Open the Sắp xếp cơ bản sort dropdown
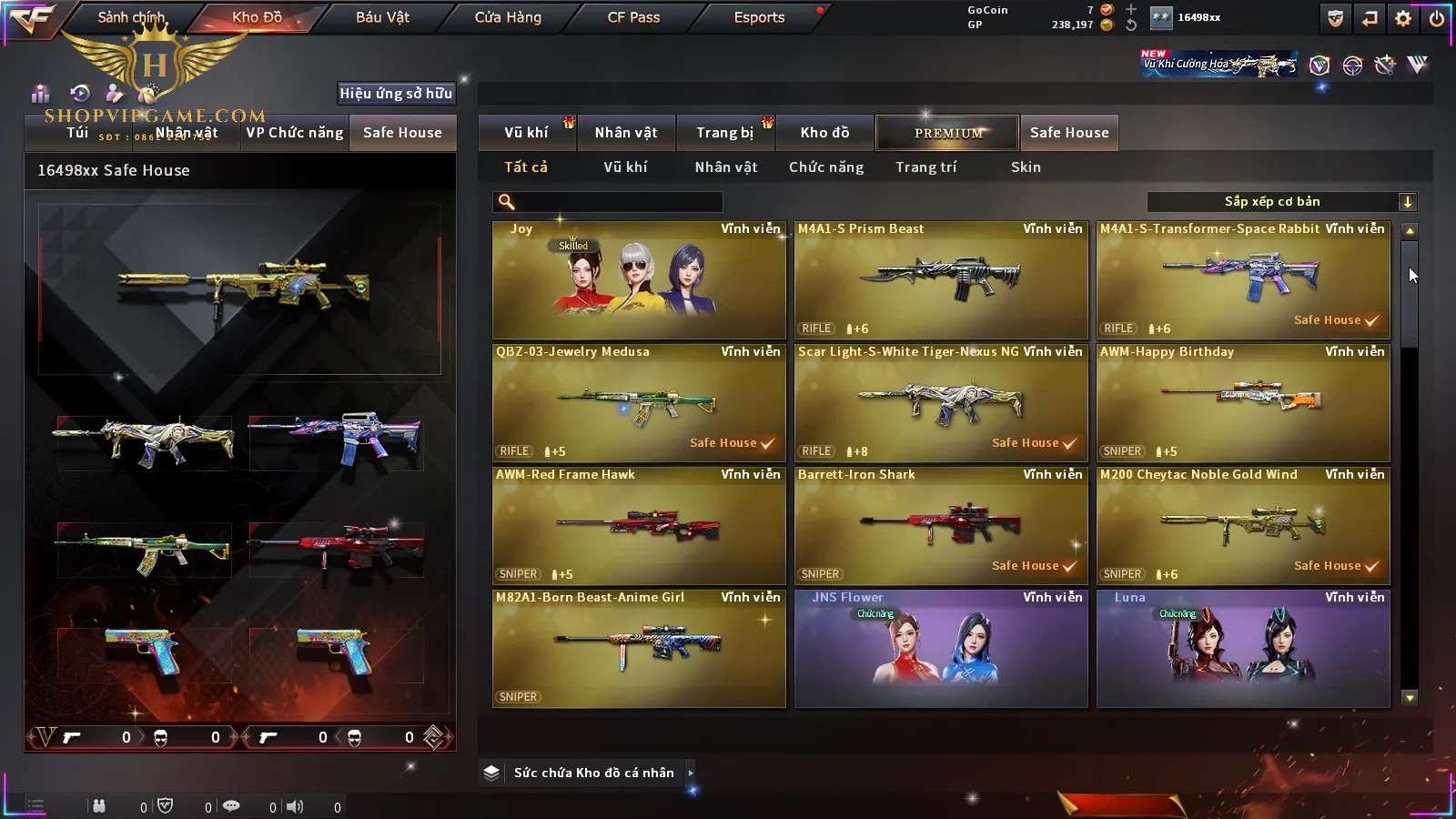The height and width of the screenshot is (819, 1456). [x=1281, y=202]
